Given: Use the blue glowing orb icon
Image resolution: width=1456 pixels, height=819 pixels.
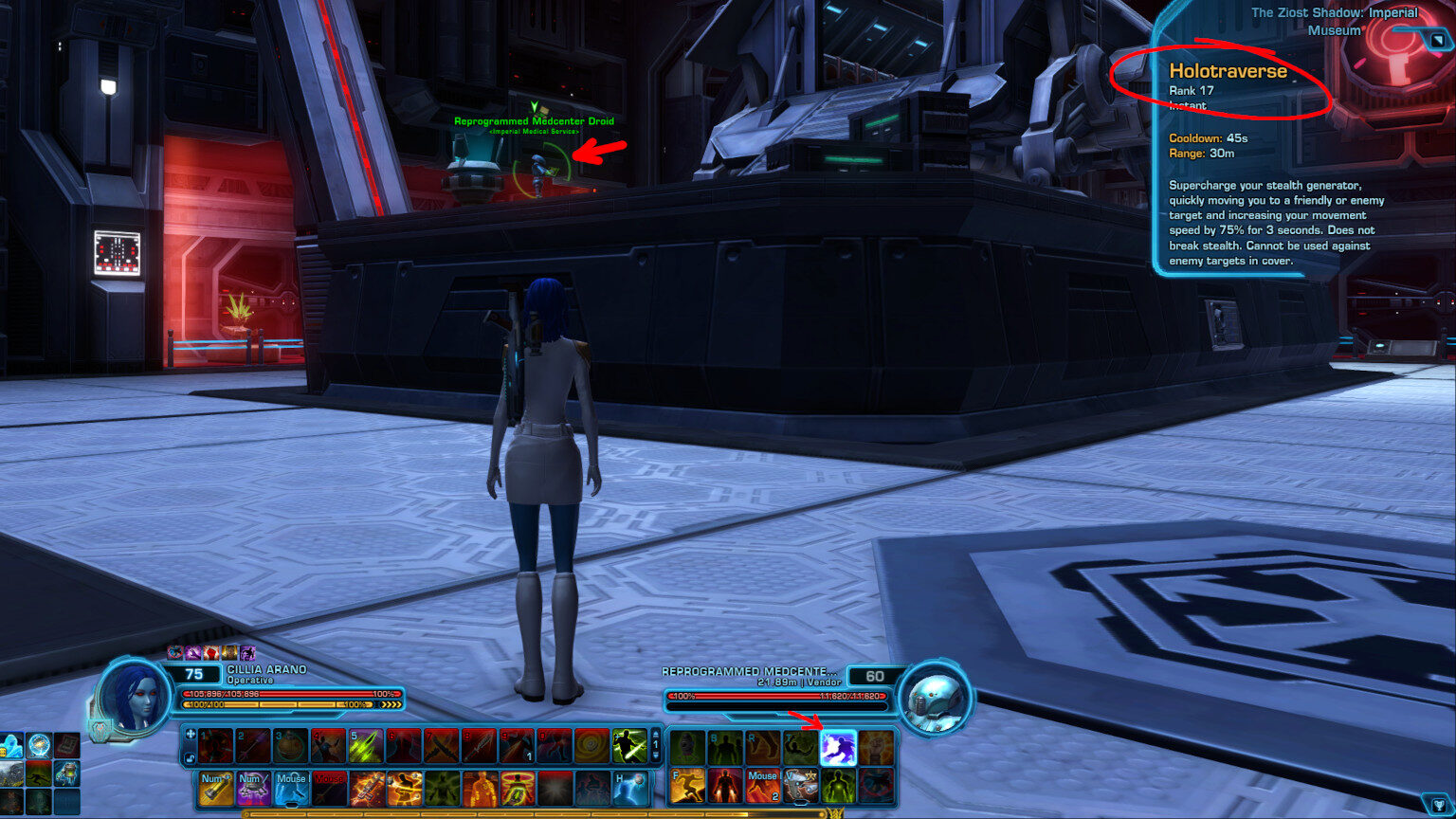Looking at the screenshot, I should pos(39,745).
